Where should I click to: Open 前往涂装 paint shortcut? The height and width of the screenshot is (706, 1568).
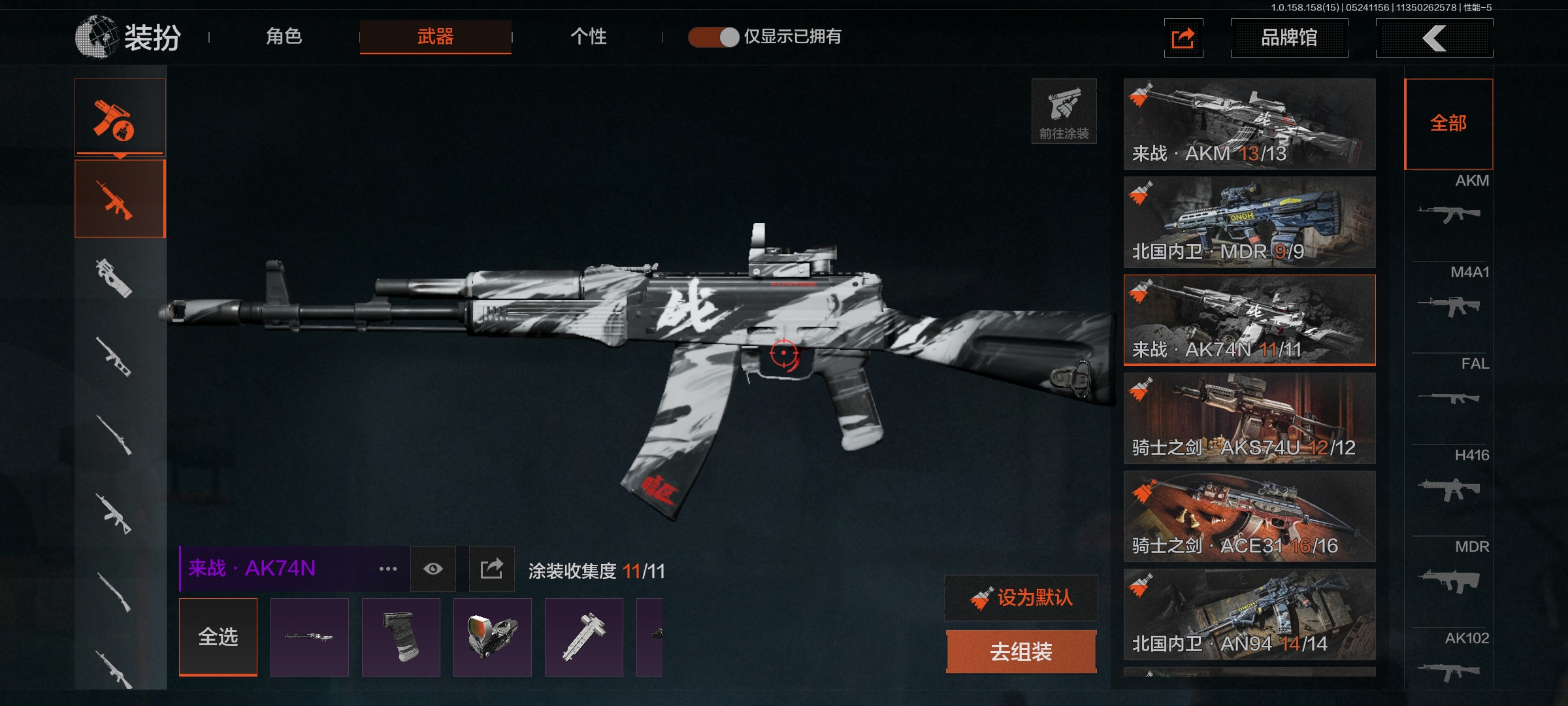click(1064, 111)
